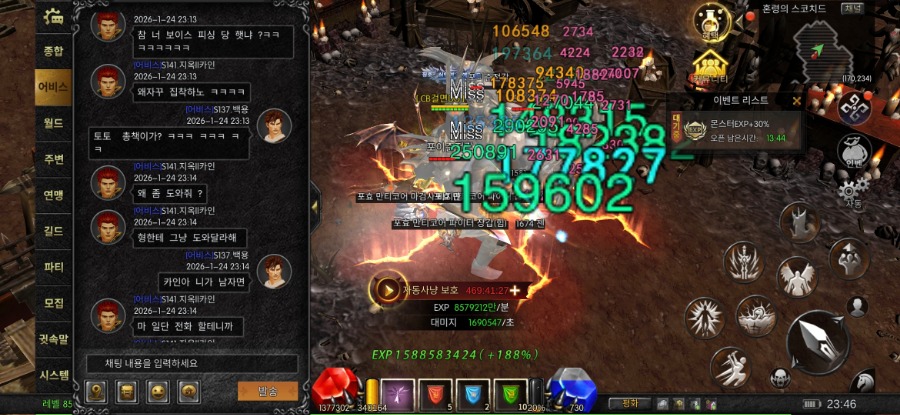The height and width of the screenshot is (415, 900).
Task: Open the 커뮤니티 house icon
Action: 709,67
